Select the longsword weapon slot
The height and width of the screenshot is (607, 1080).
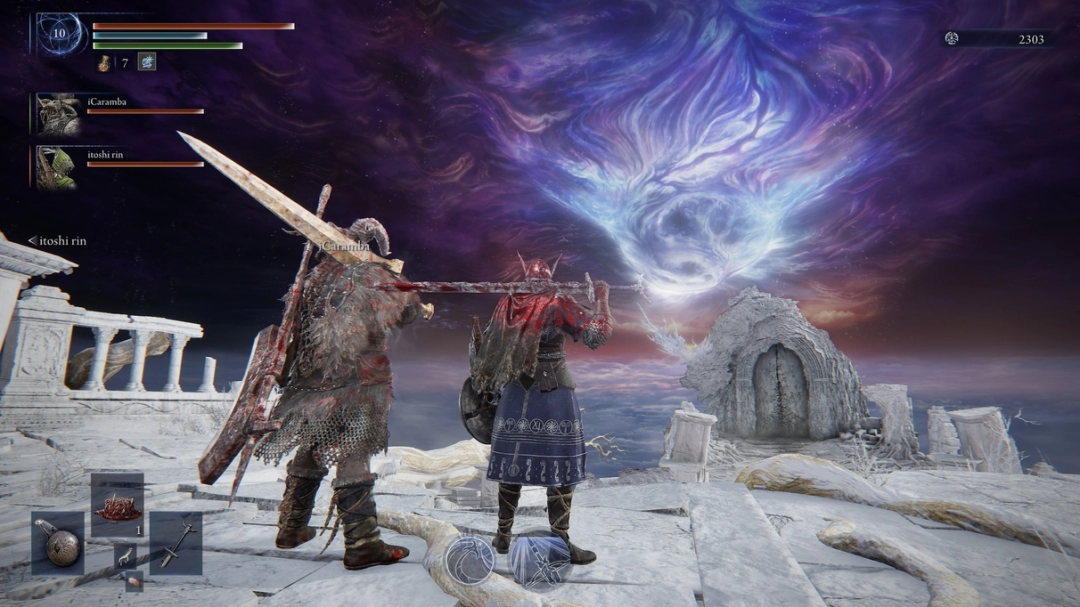176,543
